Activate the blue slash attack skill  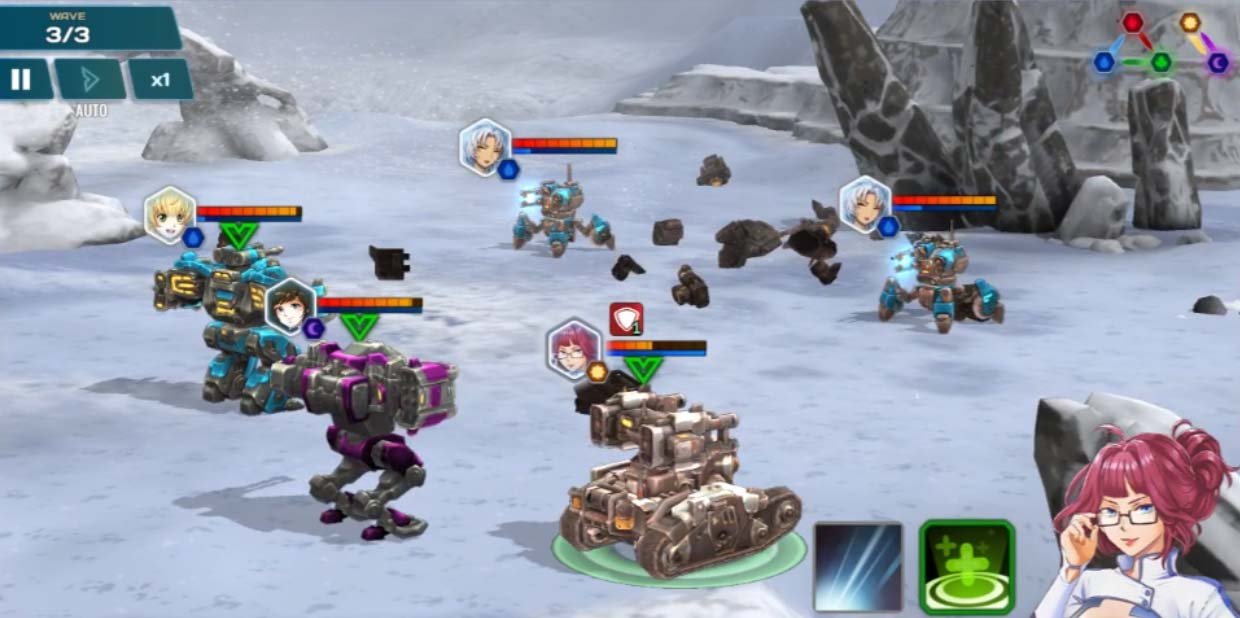coord(858,566)
